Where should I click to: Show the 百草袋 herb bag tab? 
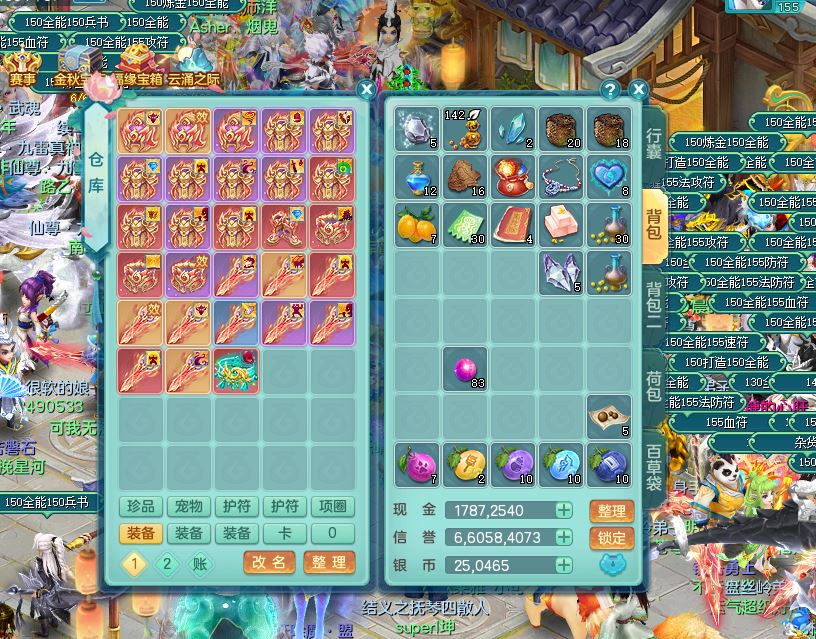pyautogui.click(x=653, y=465)
